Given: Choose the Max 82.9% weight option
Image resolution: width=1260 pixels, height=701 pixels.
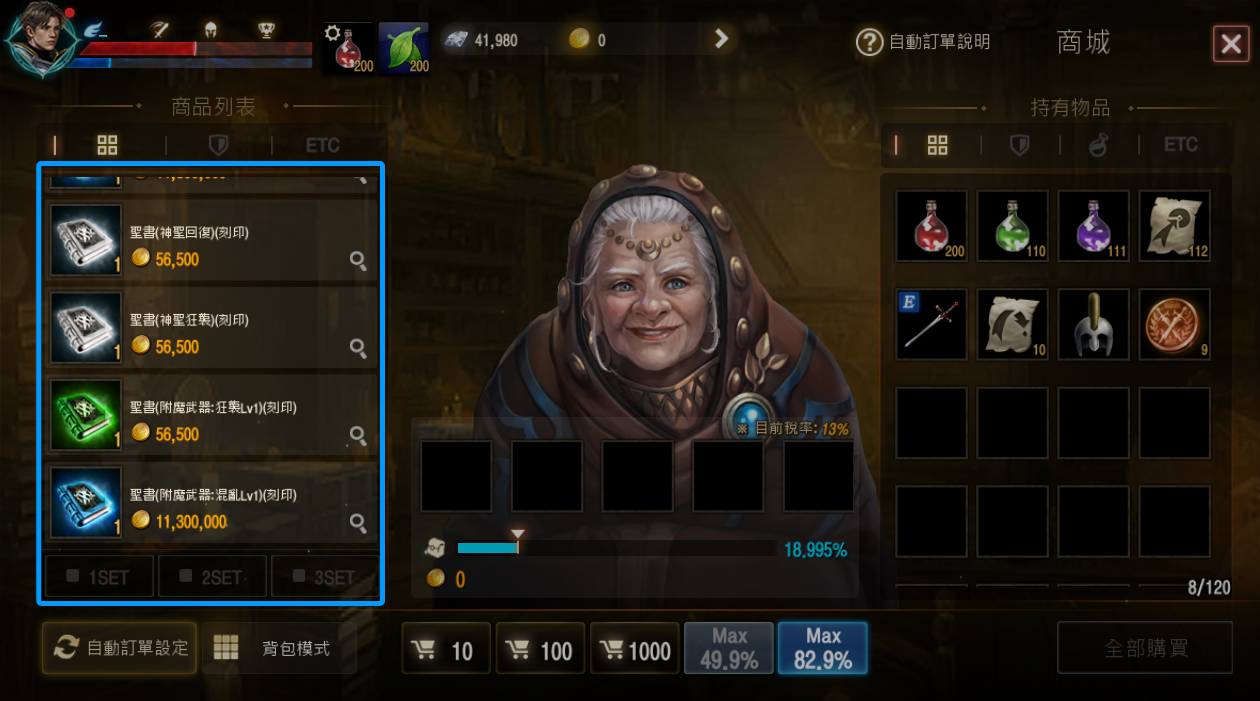Looking at the screenshot, I should (823, 648).
